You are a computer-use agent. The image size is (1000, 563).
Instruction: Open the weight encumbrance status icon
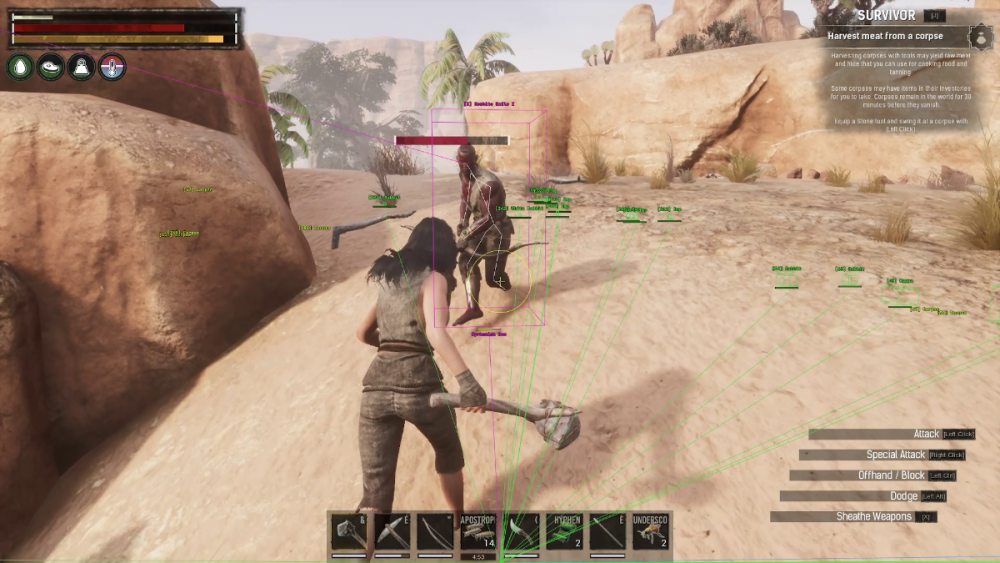[x=81, y=67]
